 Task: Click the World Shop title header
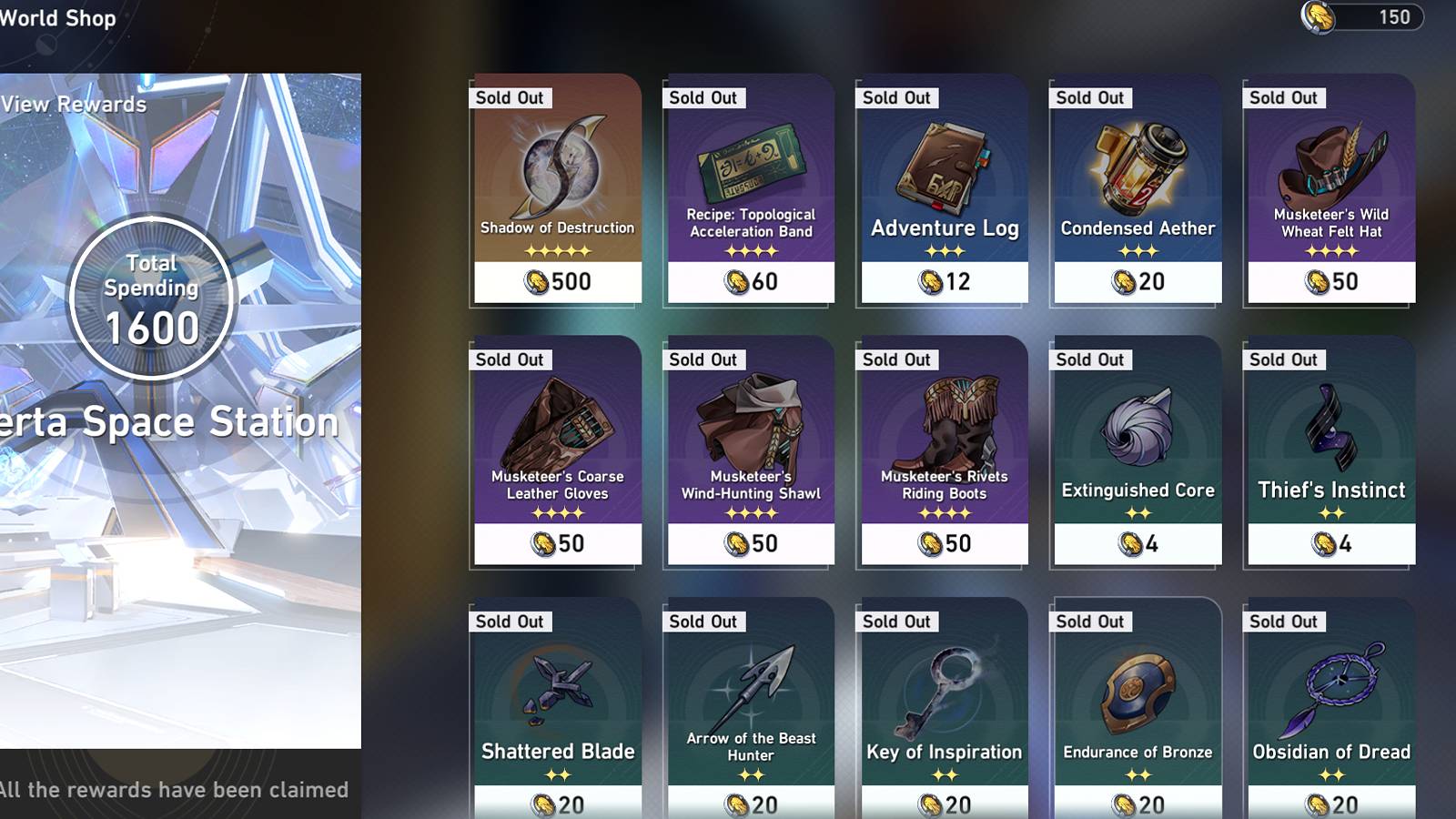[x=57, y=17]
